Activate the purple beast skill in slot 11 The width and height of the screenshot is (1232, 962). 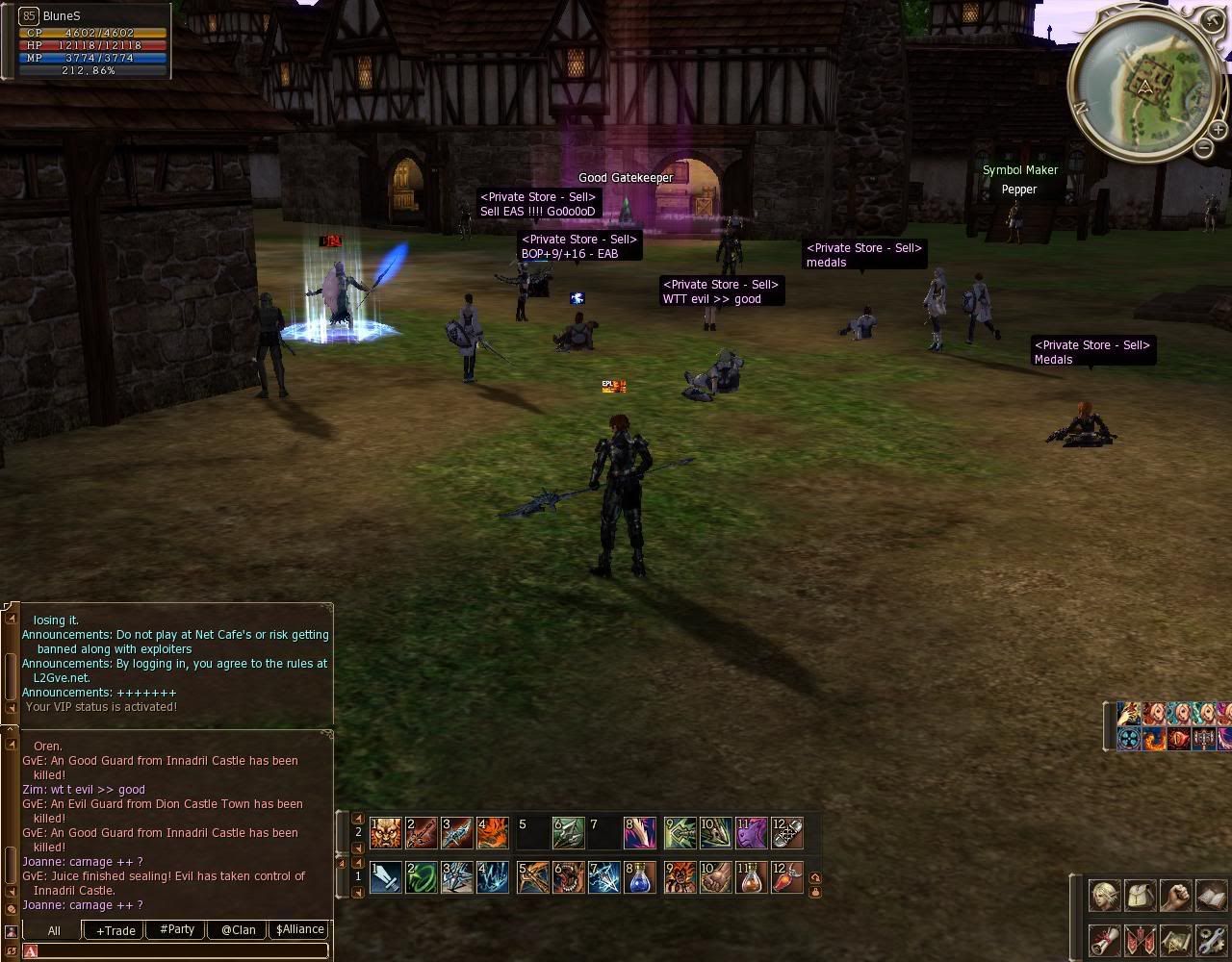point(752,833)
